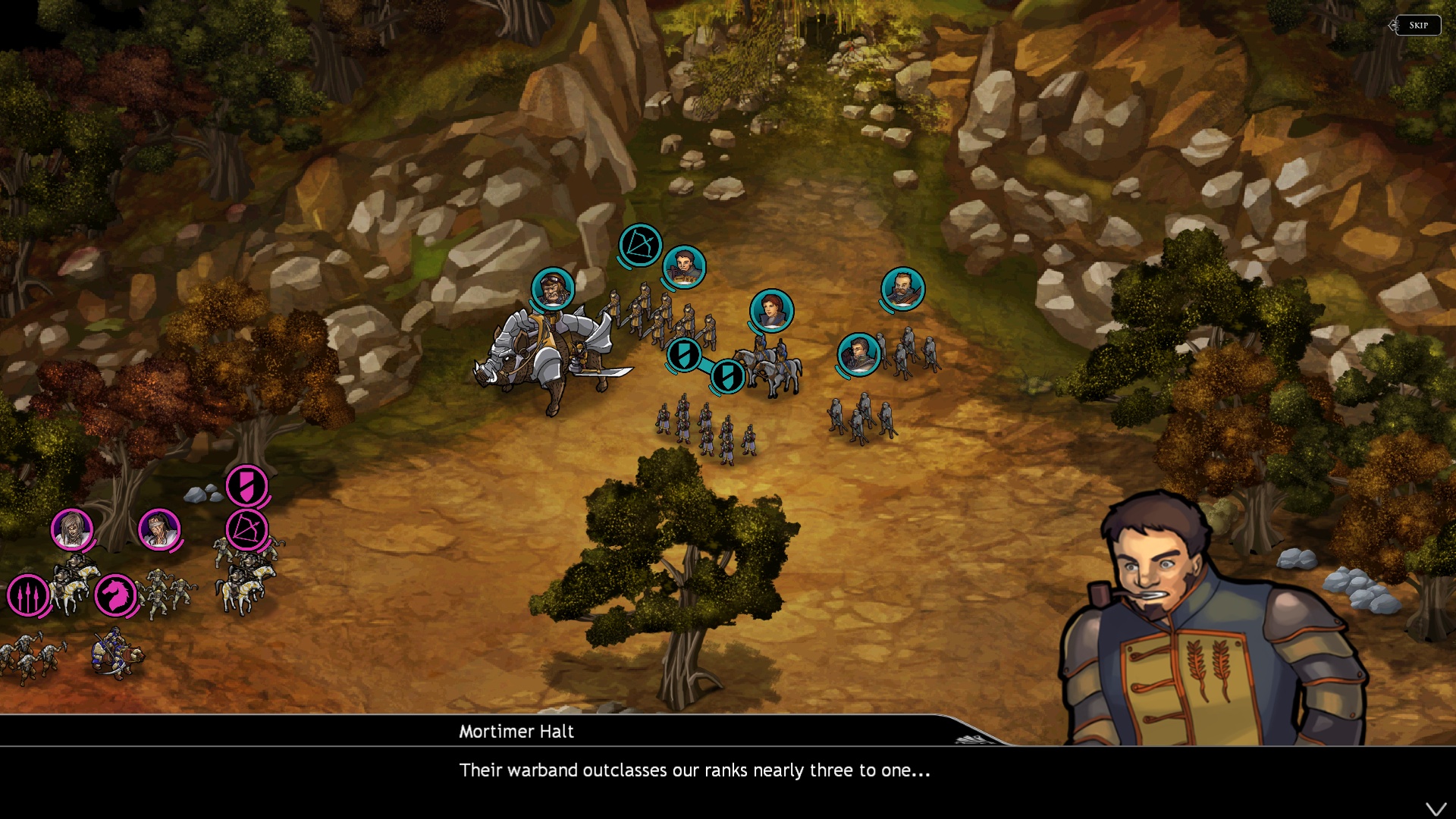The width and height of the screenshot is (1456, 819).
Task: Skip the cutscene with the SKIP button
Action: pyautogui.click(x=1418, y=26)
